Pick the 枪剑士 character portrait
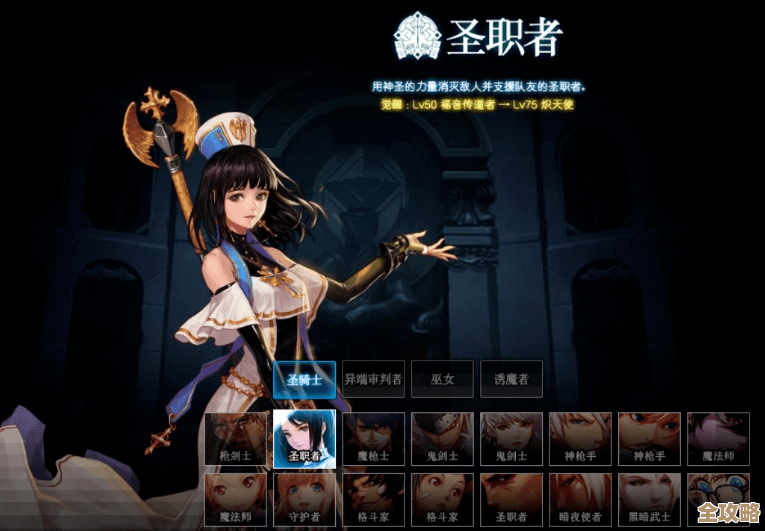 [236, 438]
